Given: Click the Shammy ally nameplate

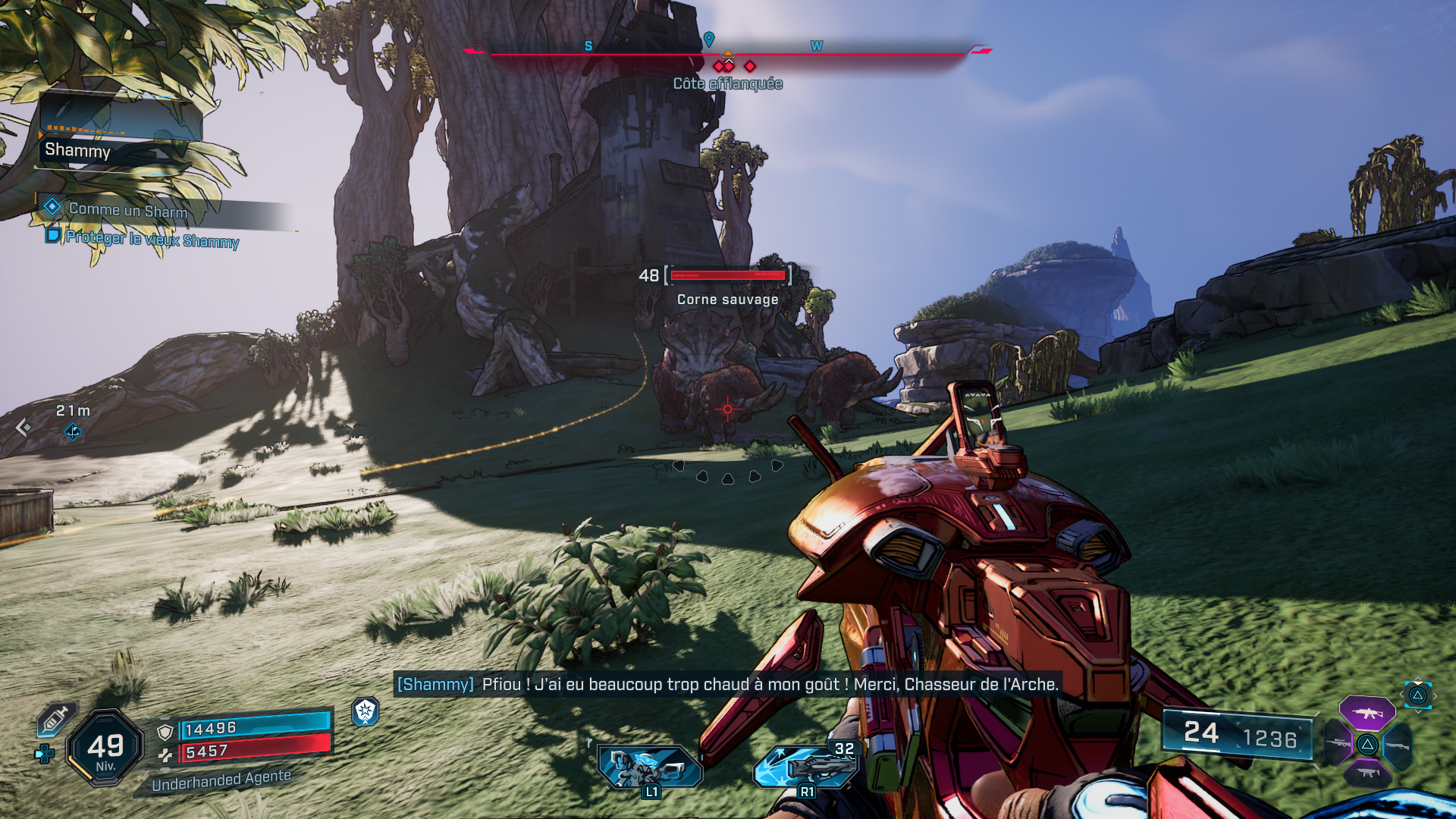Looking at the screenshot, I should click(78, 150).
